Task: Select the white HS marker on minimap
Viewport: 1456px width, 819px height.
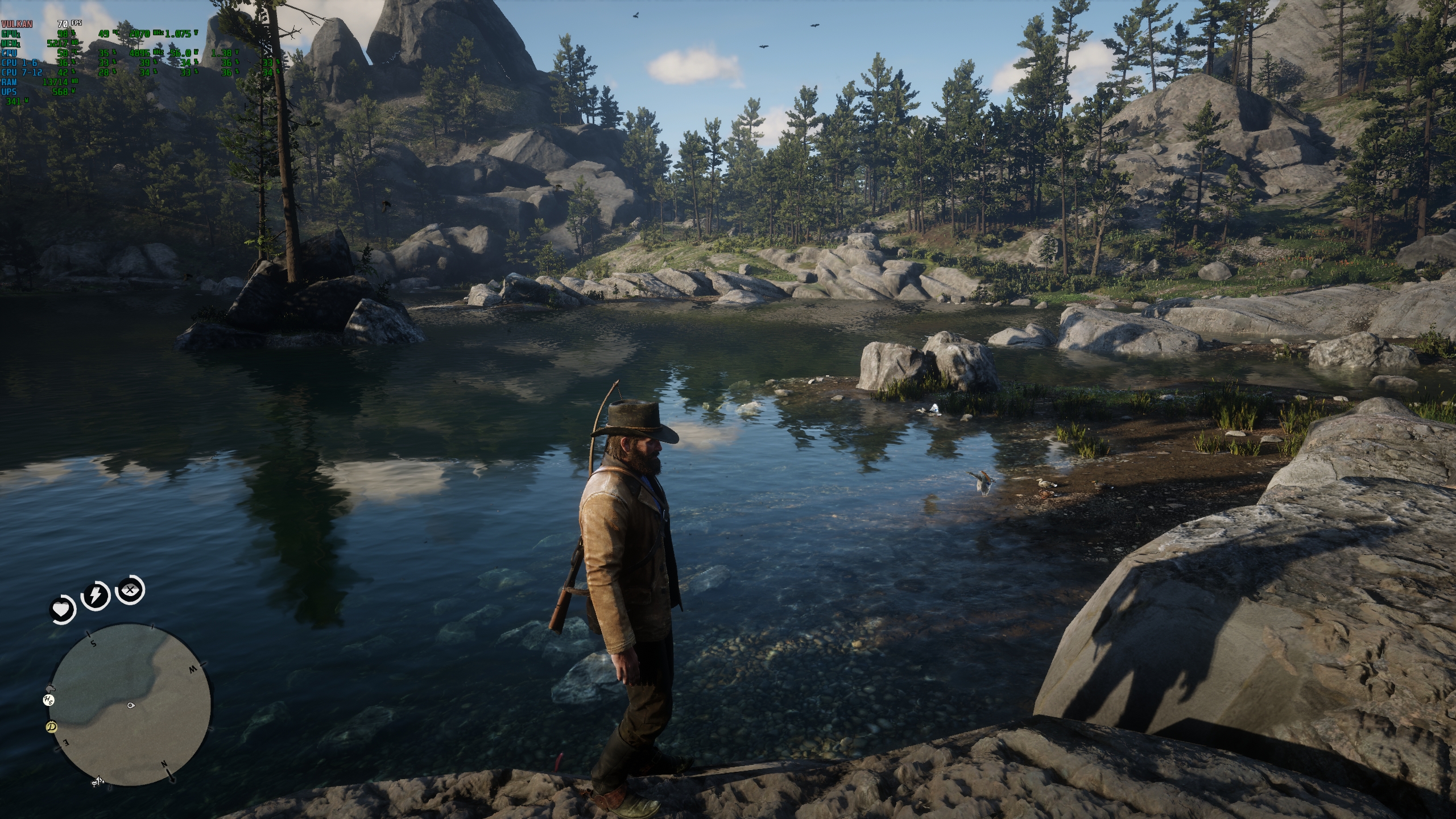Action: coord(49,700)
